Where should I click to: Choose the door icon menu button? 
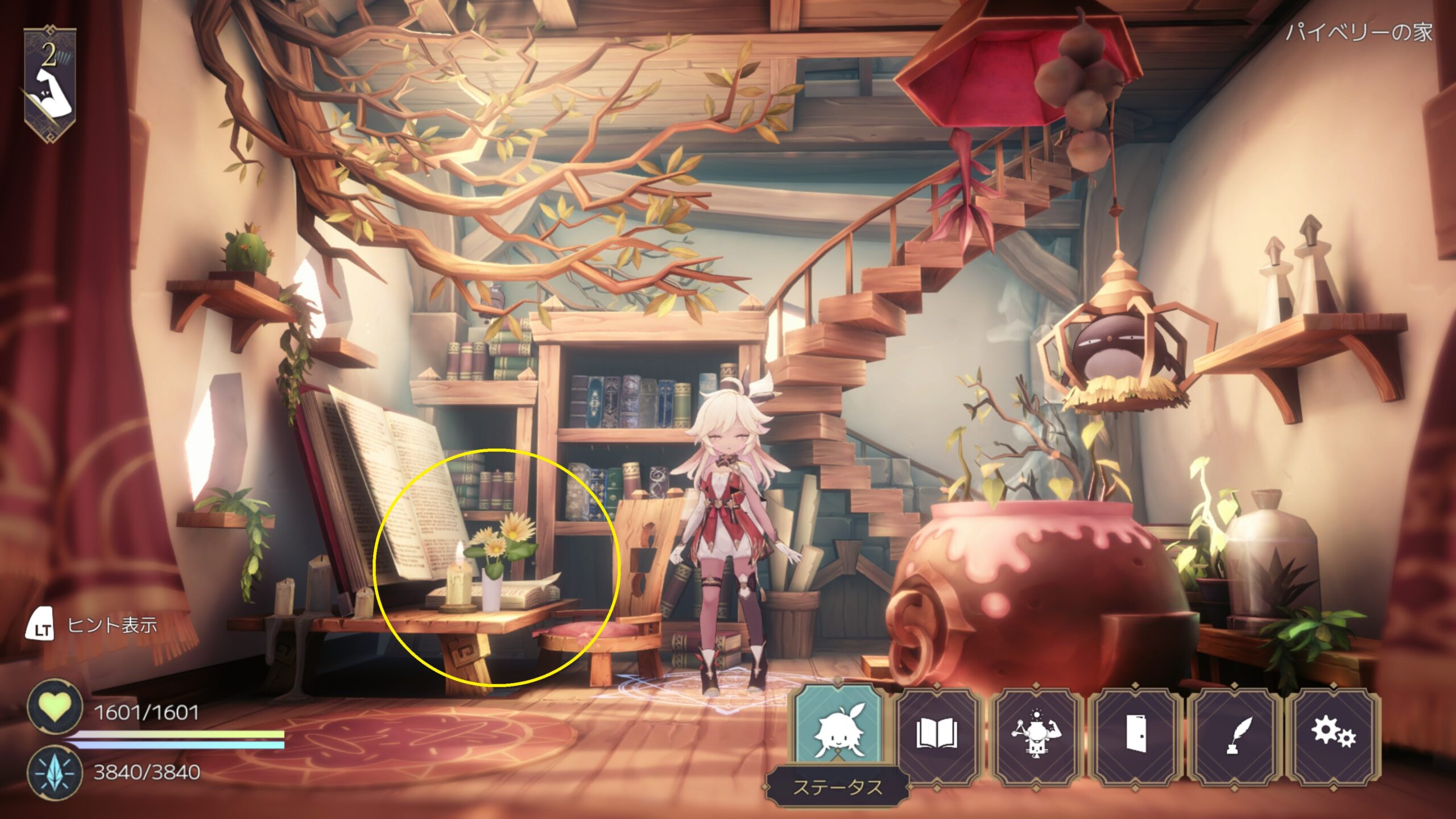point(1135,734)
